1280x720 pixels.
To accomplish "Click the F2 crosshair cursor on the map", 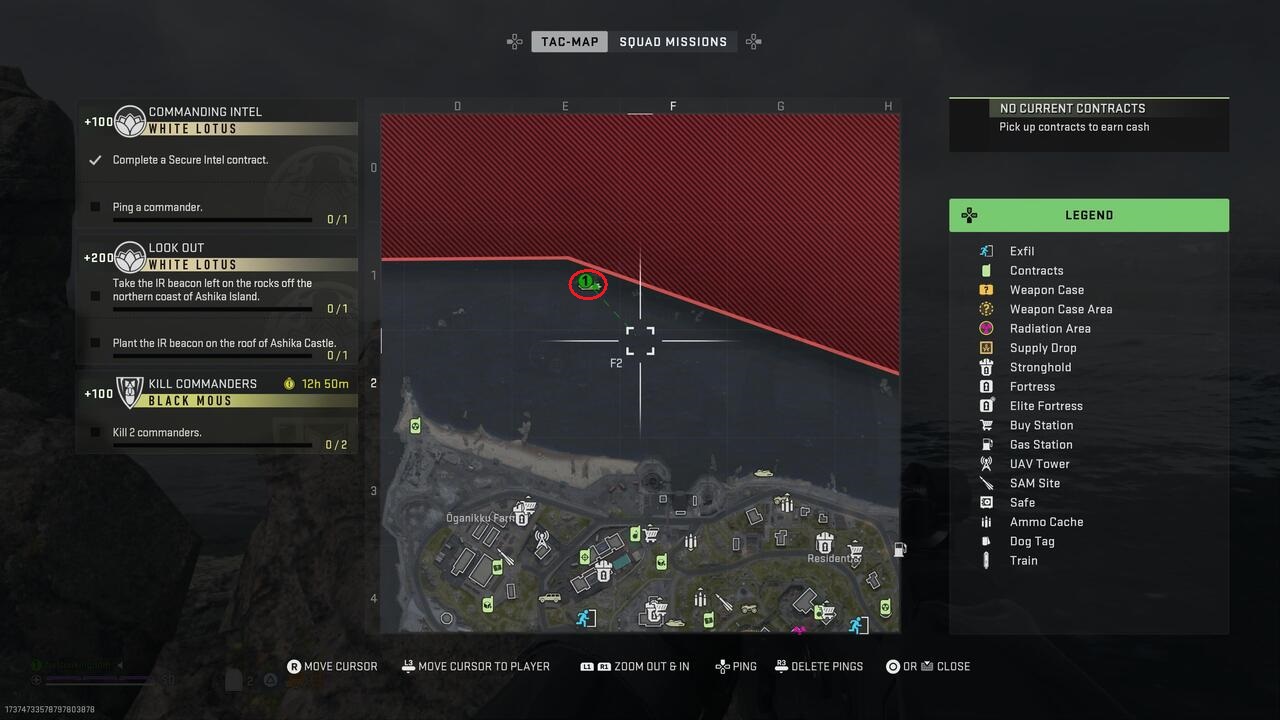I will click(x=640, y=340).
